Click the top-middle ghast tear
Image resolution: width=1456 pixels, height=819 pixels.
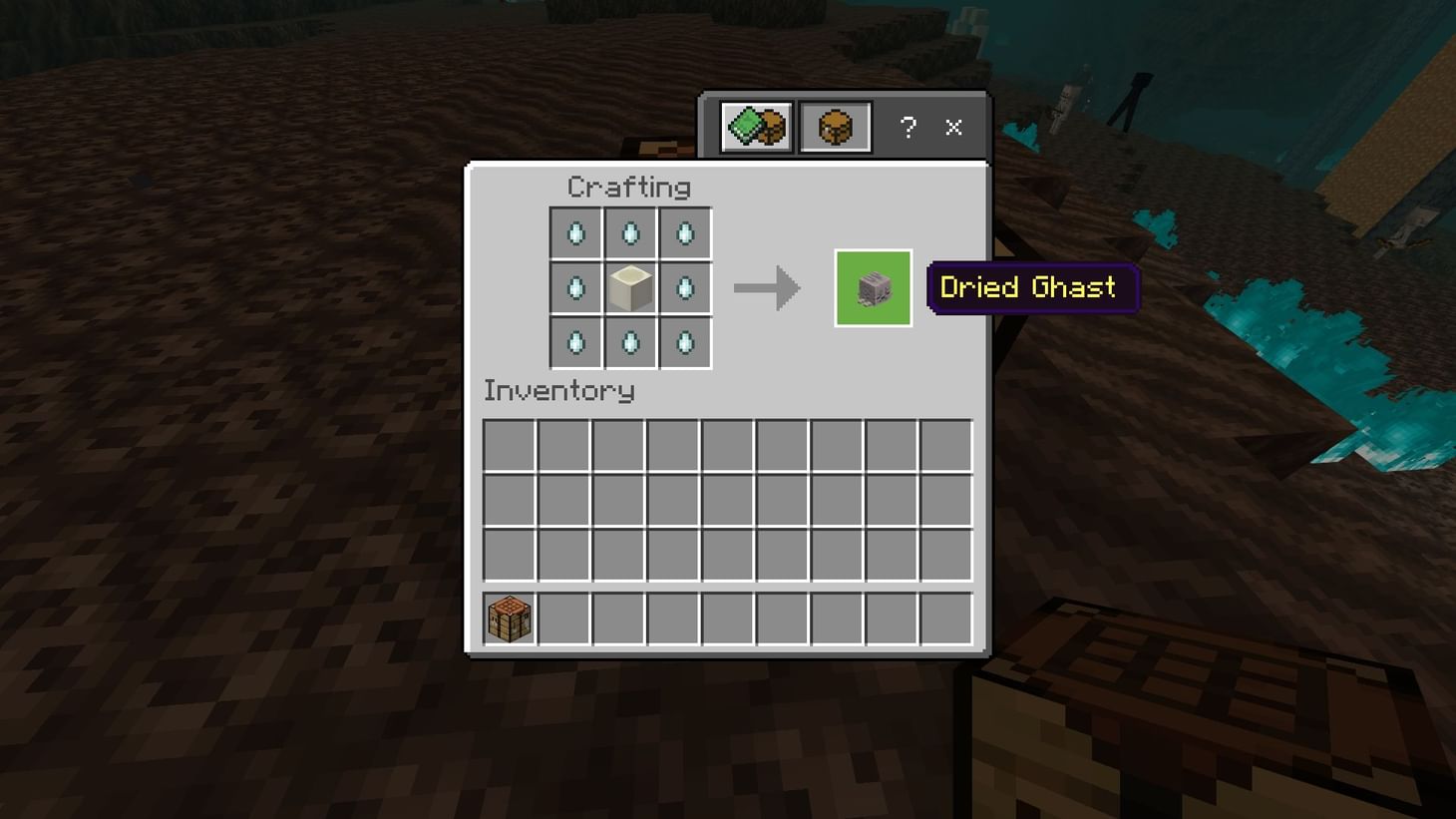point(630,232)
